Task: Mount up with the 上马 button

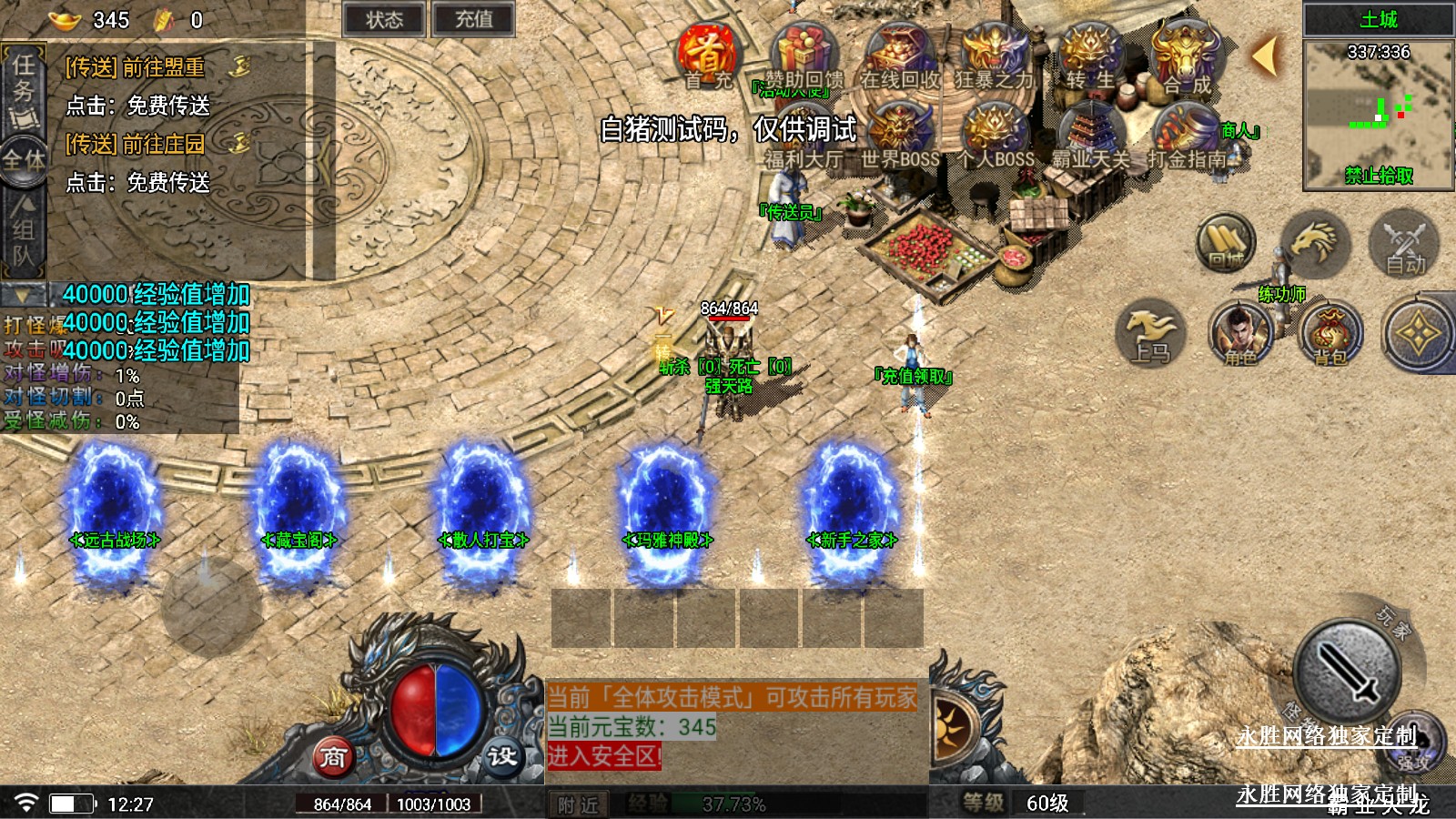Action: pyautogui.click(x=1150, y=334)
